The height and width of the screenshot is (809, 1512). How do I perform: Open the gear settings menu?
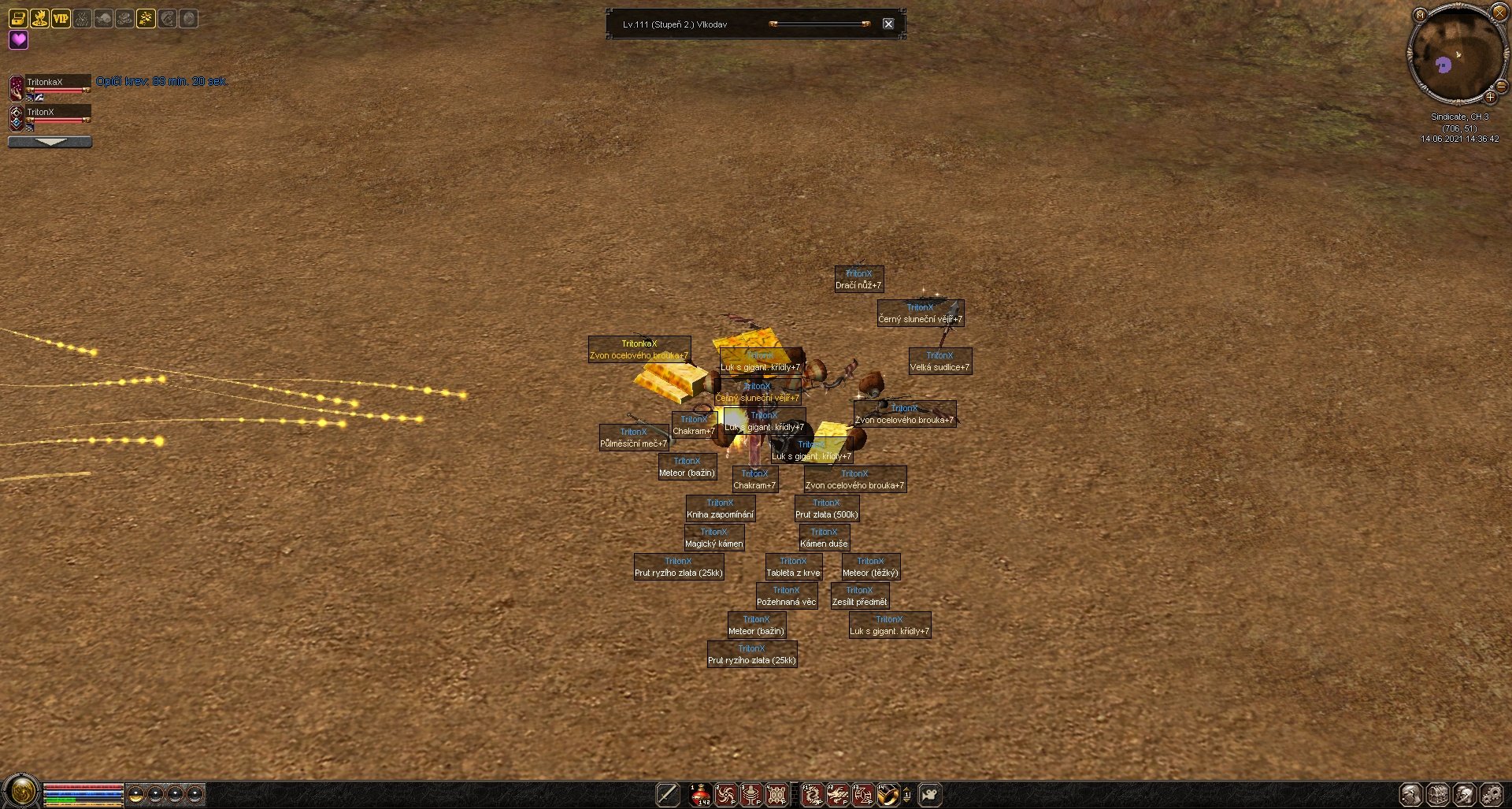1491,795
